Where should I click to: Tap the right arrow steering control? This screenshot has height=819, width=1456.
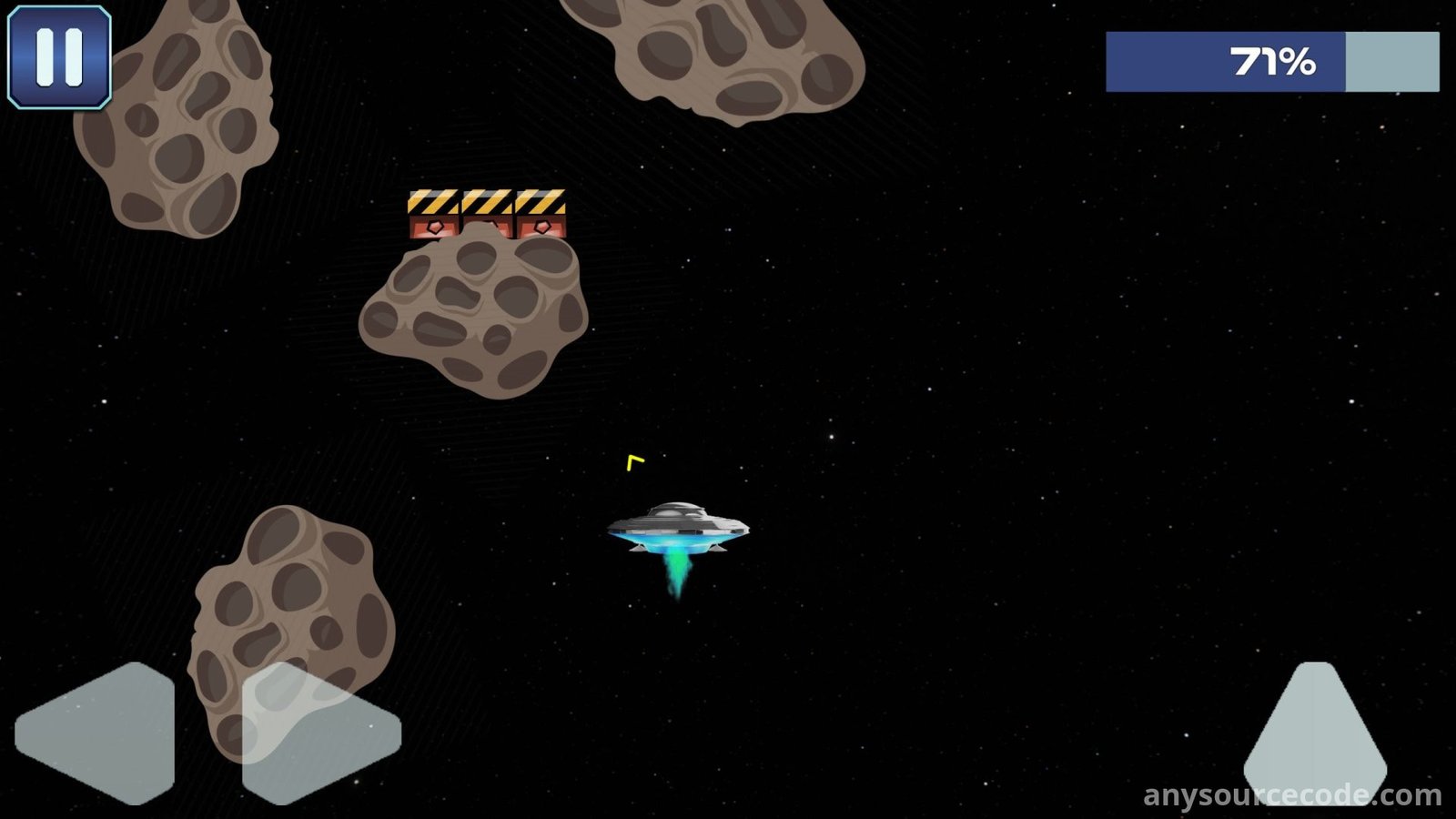pos(318,733)
